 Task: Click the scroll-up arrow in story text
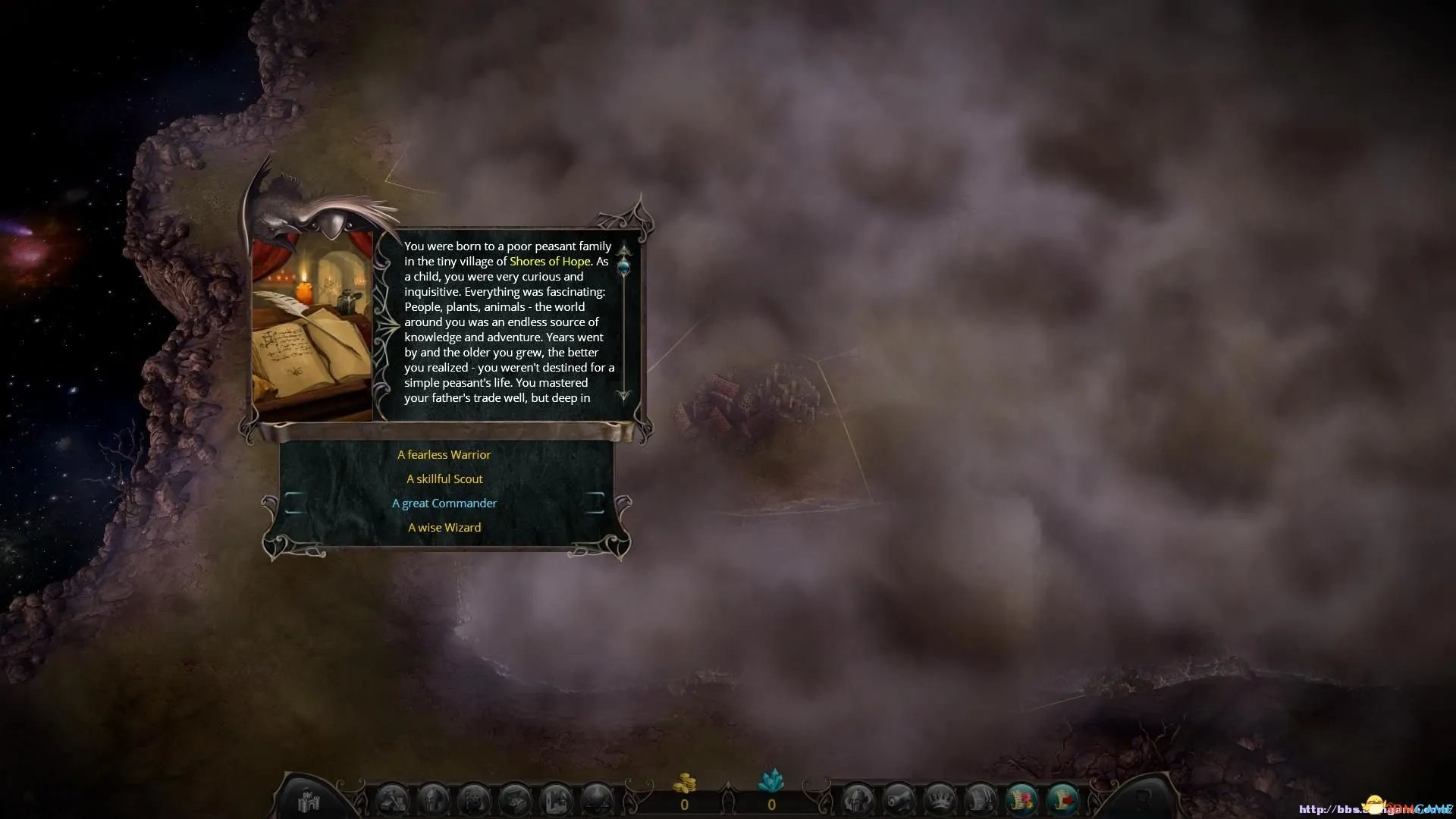pyautogui.click(x=624, y=249)
